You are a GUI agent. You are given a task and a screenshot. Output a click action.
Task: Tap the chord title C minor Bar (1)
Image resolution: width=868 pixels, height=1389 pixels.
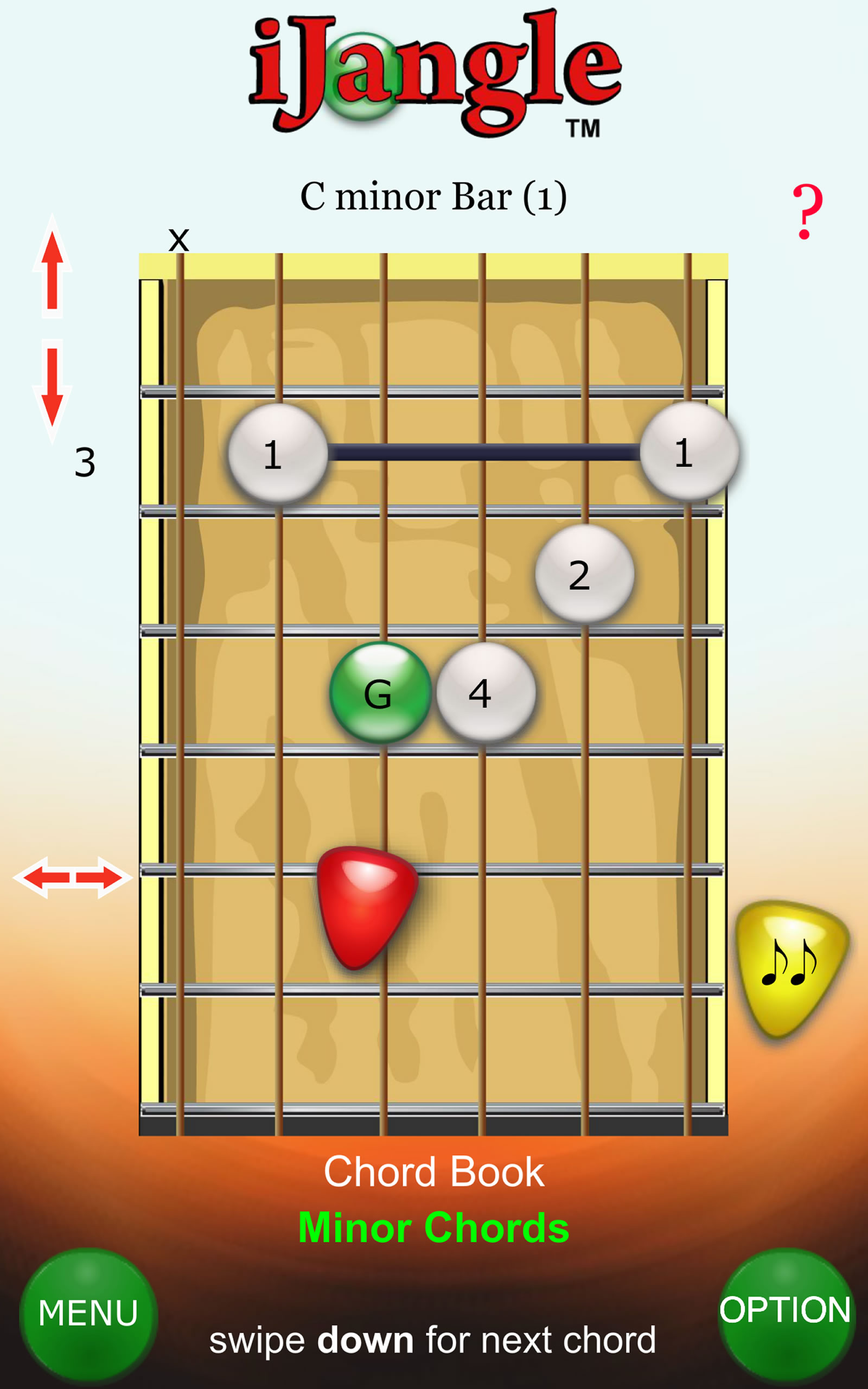434,195
